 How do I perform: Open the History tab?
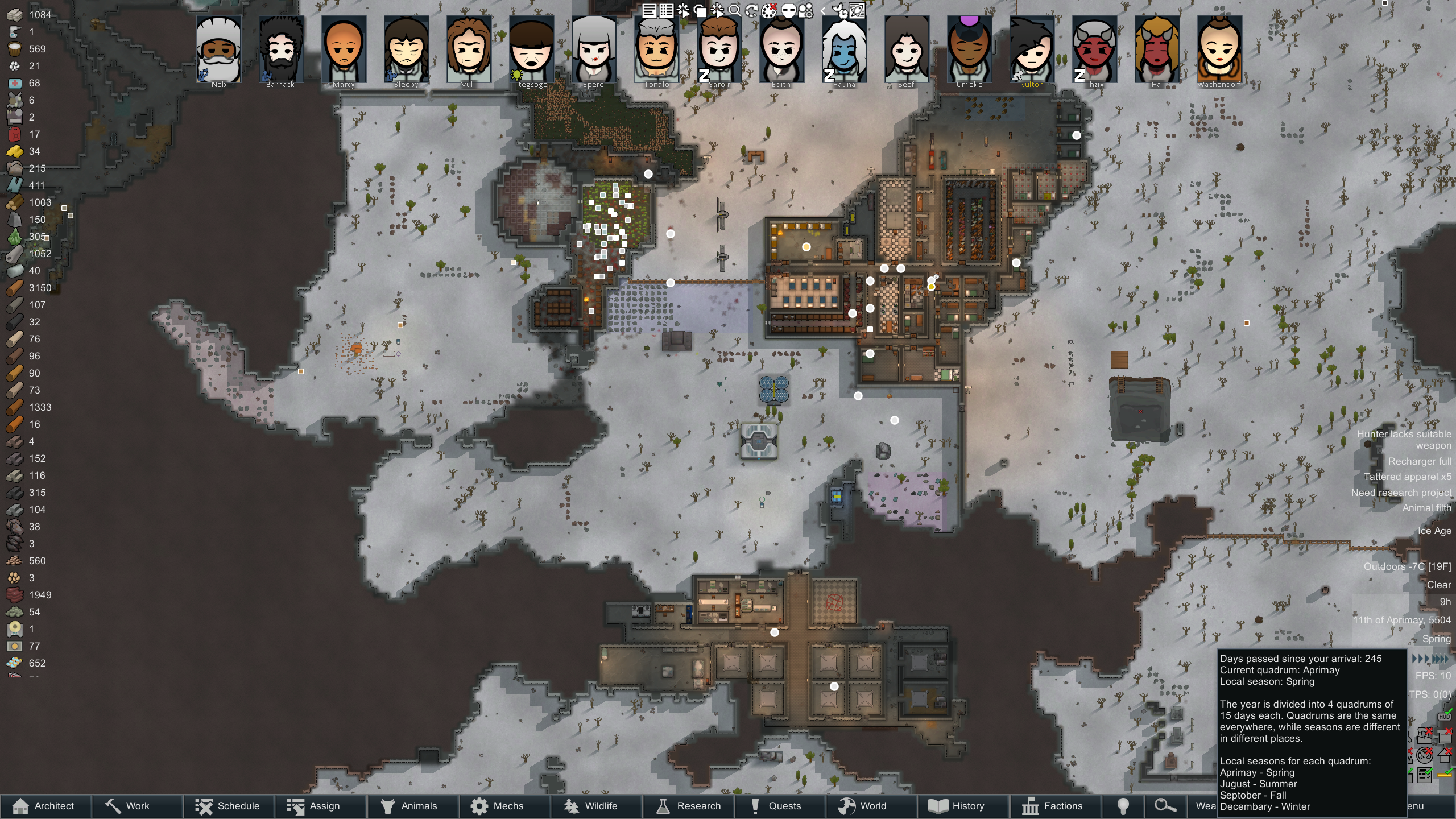click(963, 806)
